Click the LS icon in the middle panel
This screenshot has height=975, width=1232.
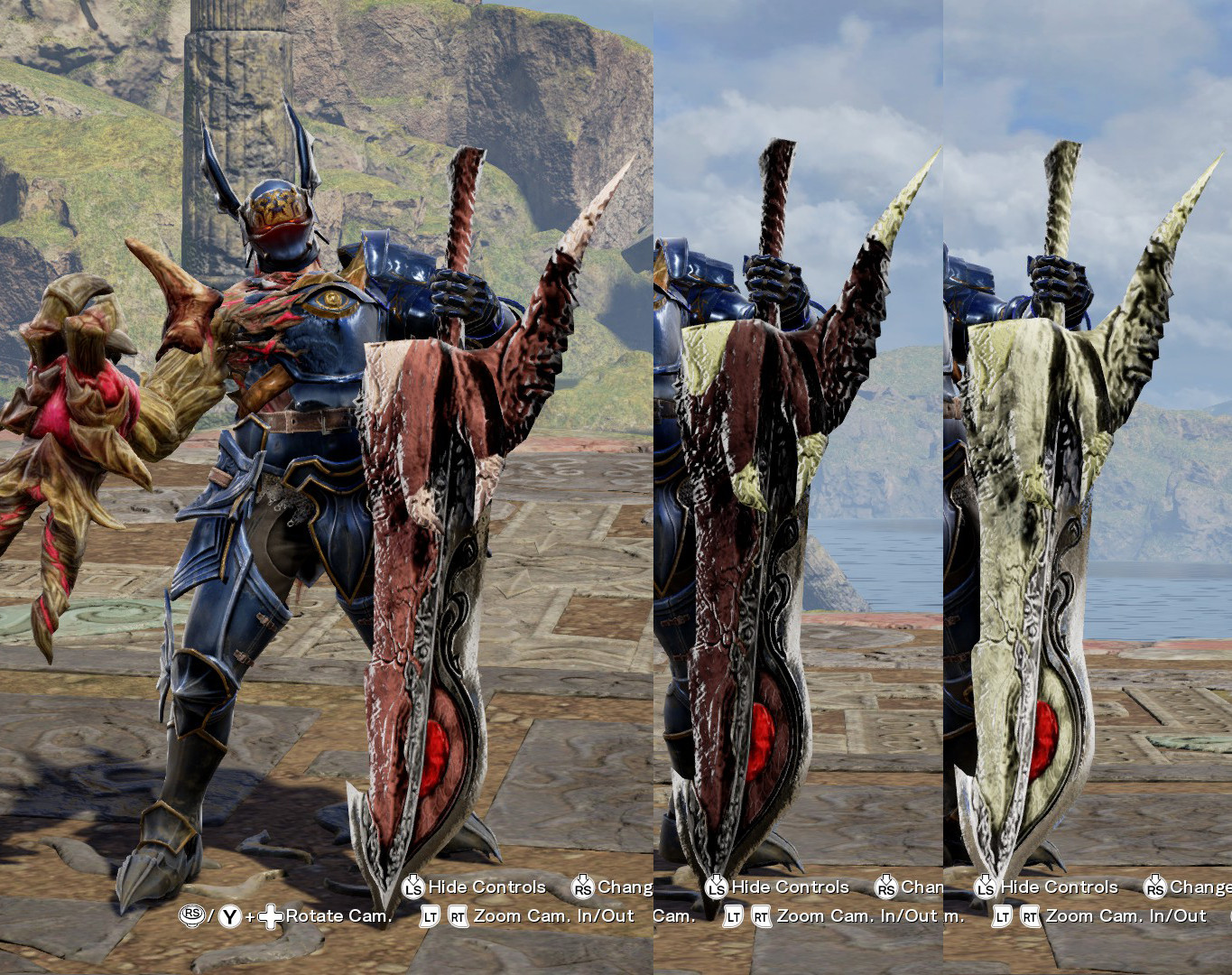coord(715,887)
